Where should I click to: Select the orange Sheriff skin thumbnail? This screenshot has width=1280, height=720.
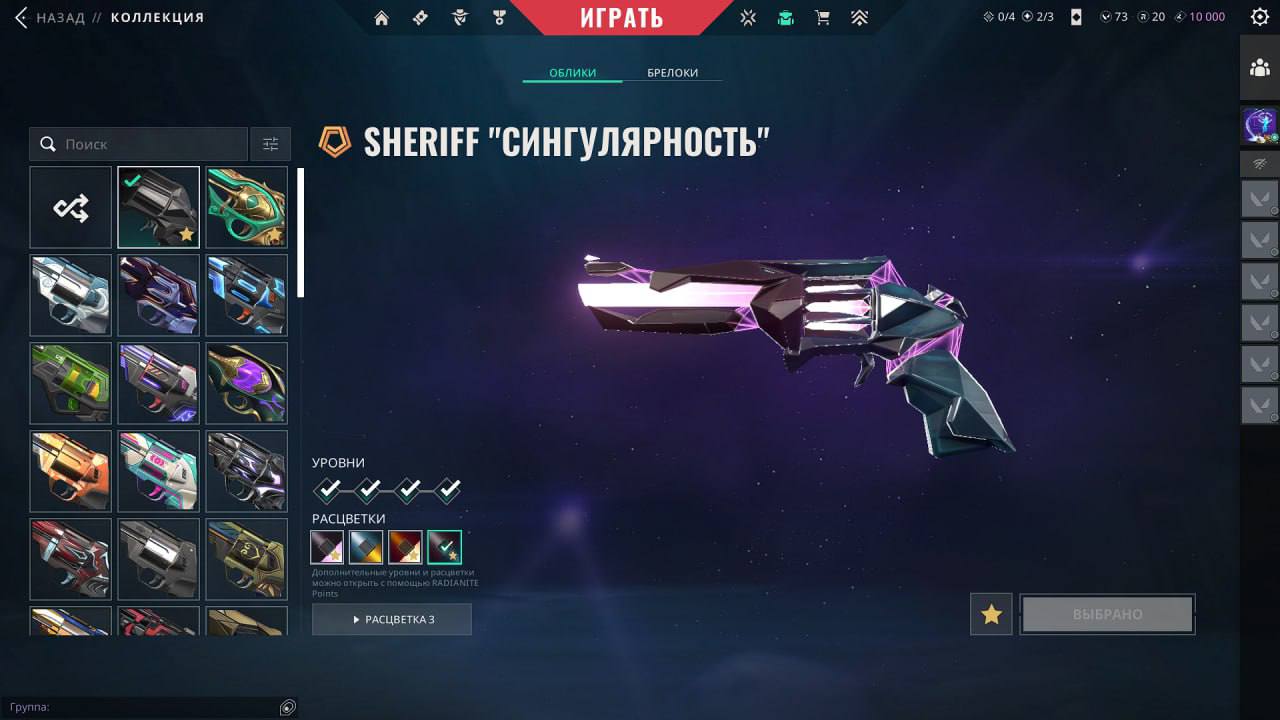point(71,471)
